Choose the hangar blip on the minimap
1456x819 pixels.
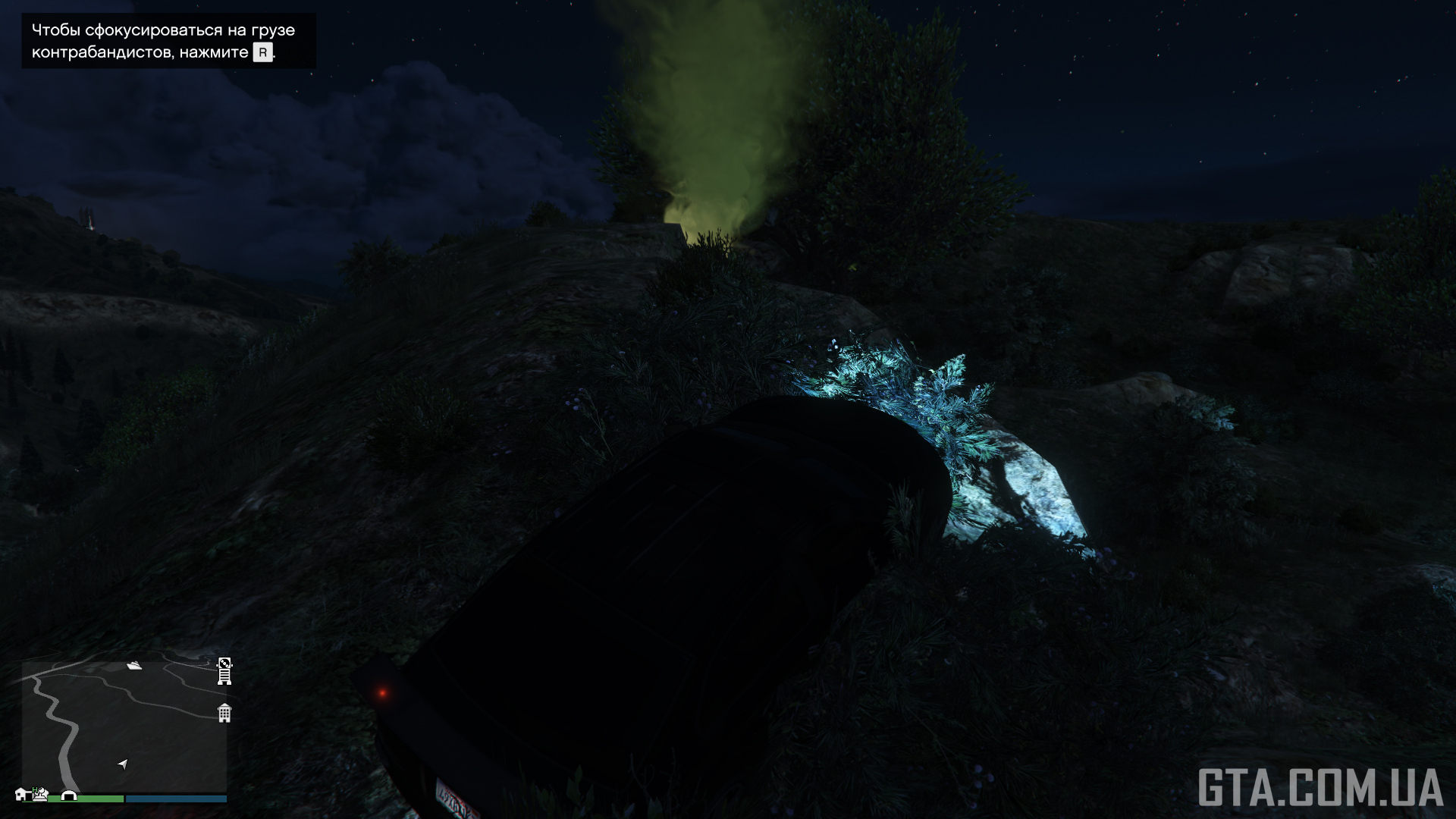[x=70, y=795]
